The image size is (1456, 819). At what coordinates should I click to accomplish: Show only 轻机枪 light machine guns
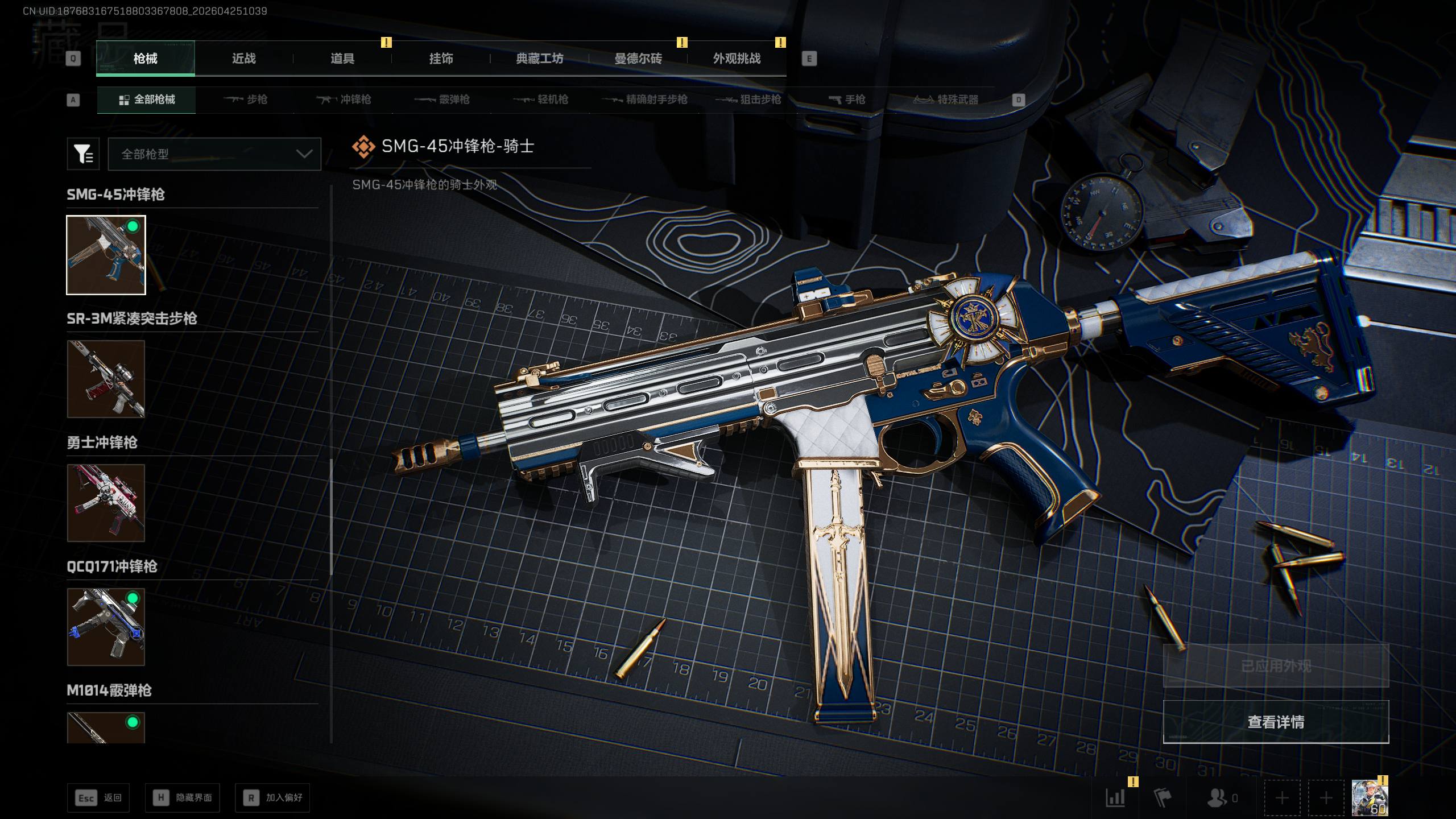pyautogui.click(x=541, y=100)
